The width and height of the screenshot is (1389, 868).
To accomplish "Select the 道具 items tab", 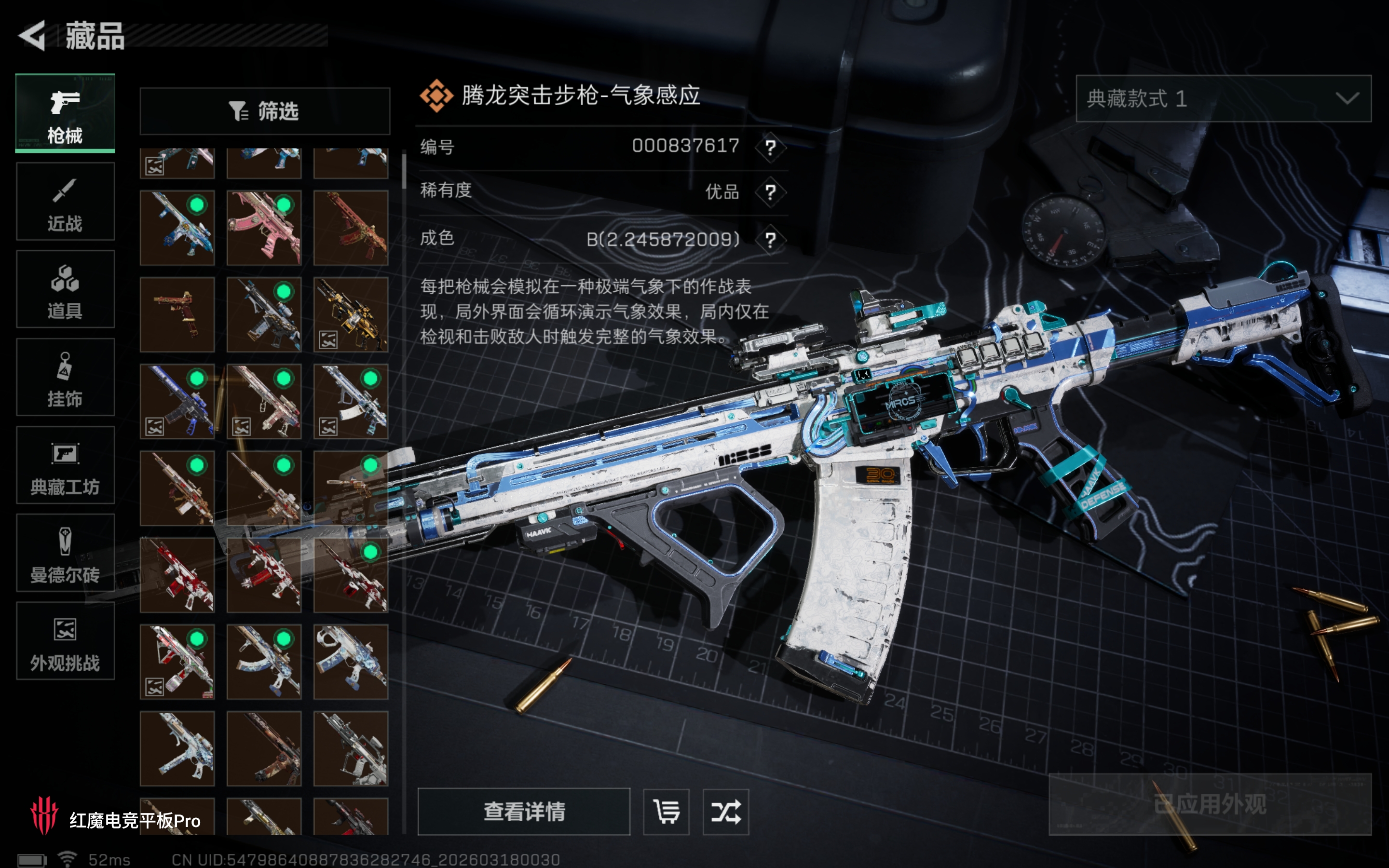I will tap(65, 289).
